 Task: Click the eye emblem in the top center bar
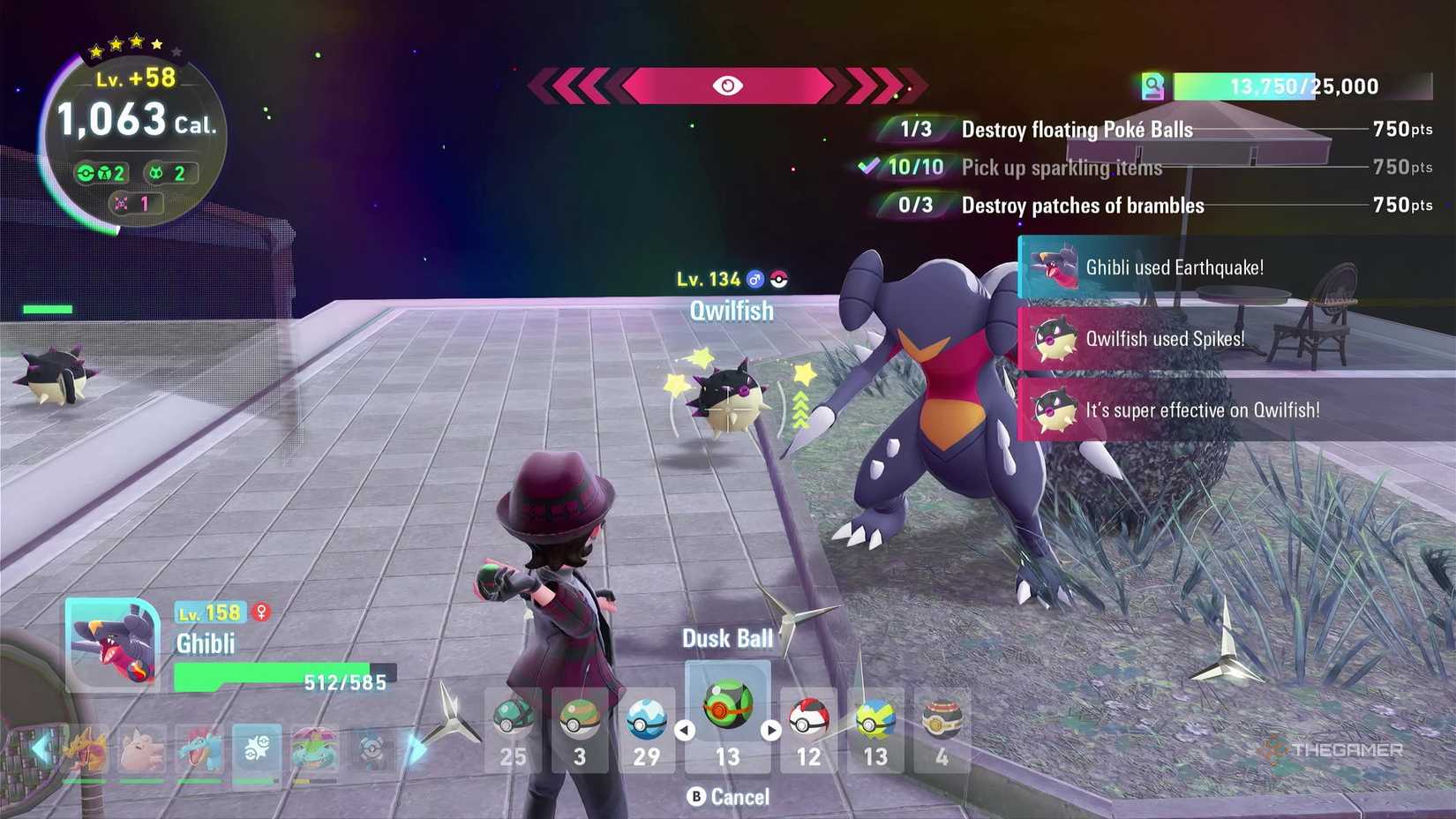click(729, 86)
